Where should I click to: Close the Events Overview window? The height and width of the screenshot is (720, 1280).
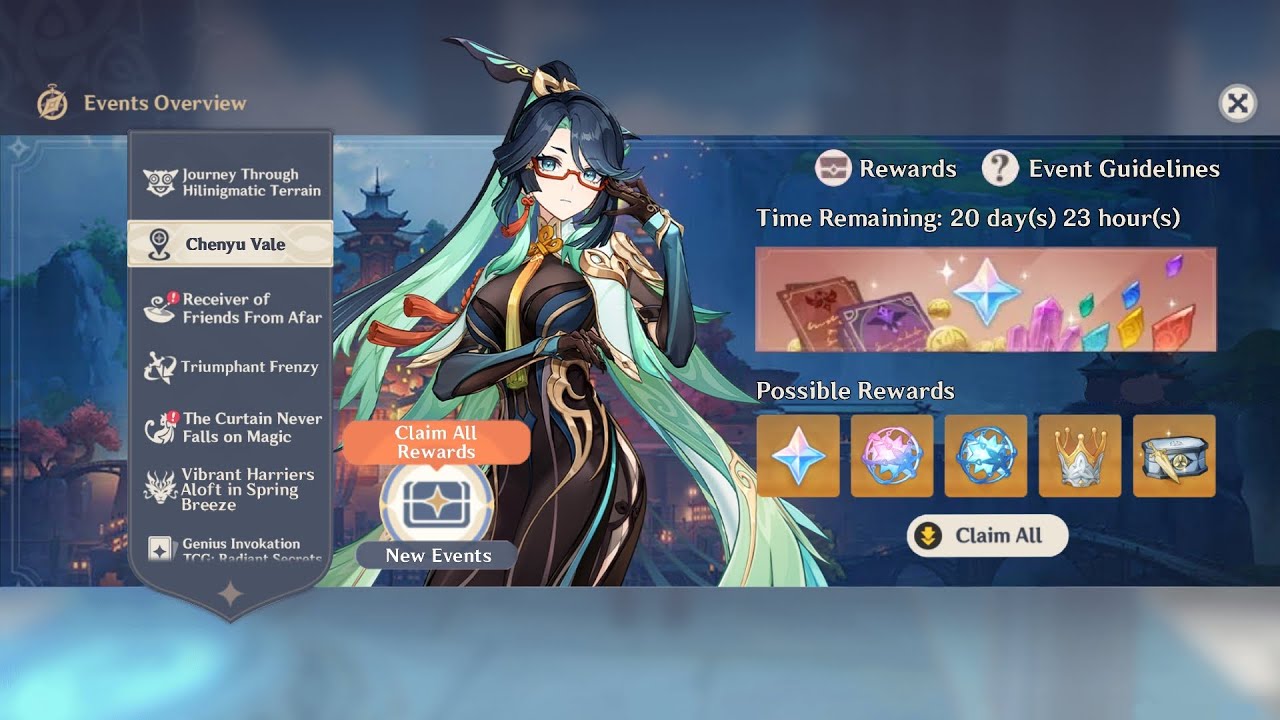click(1237, 103)
